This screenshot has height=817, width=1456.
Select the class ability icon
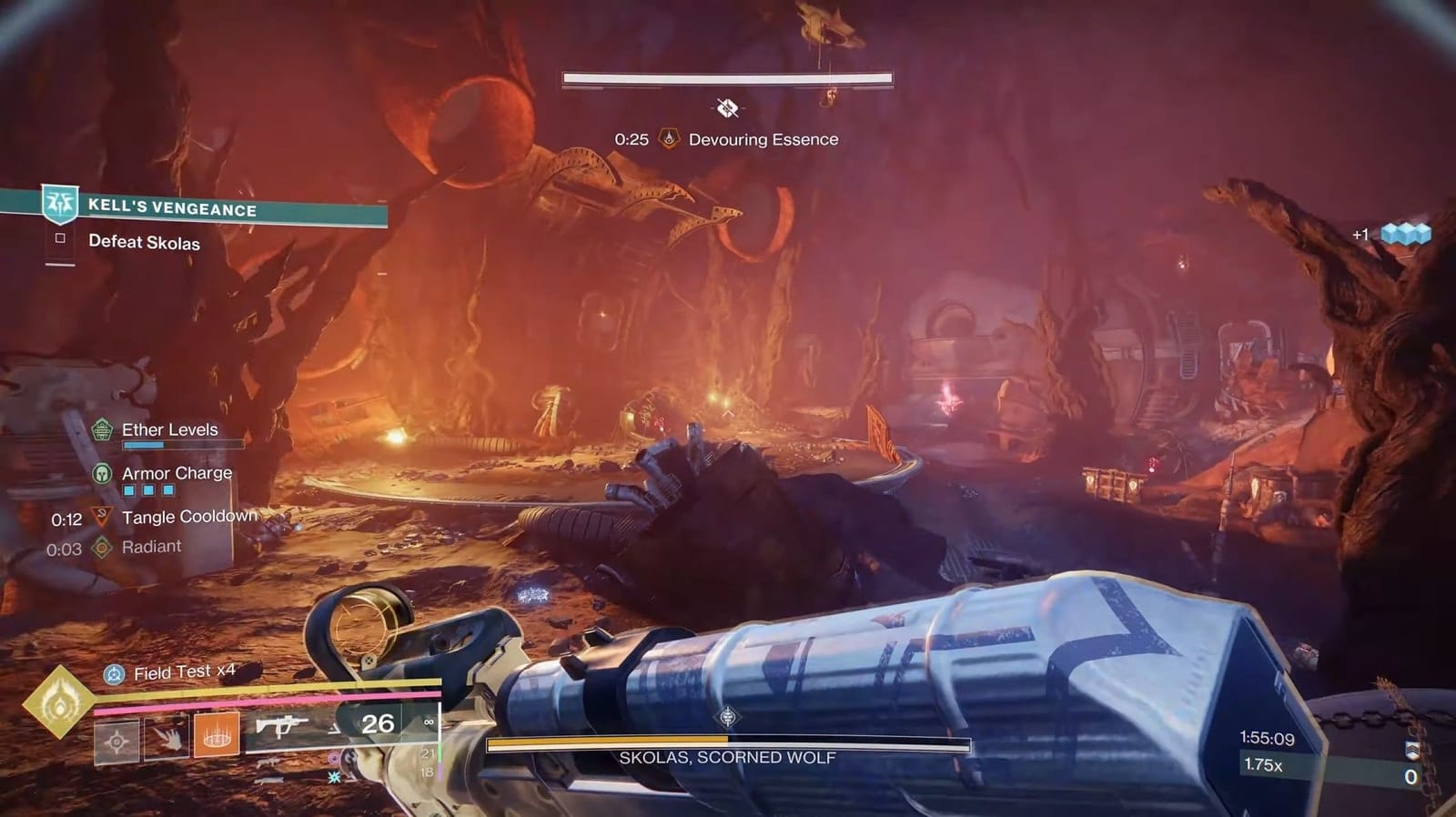(x=118, y=740)
